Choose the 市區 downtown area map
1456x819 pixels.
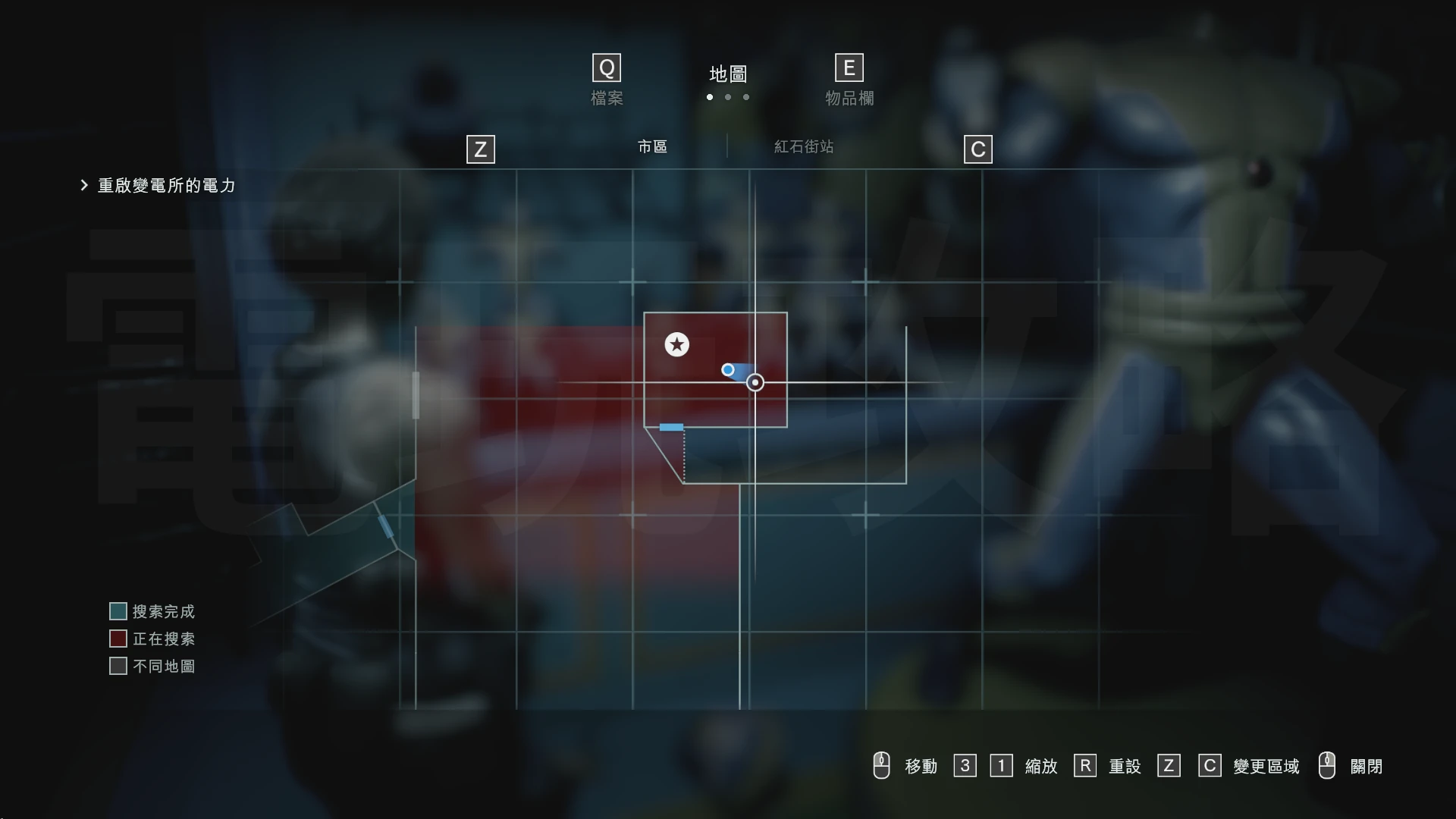[x=652, y=146]
